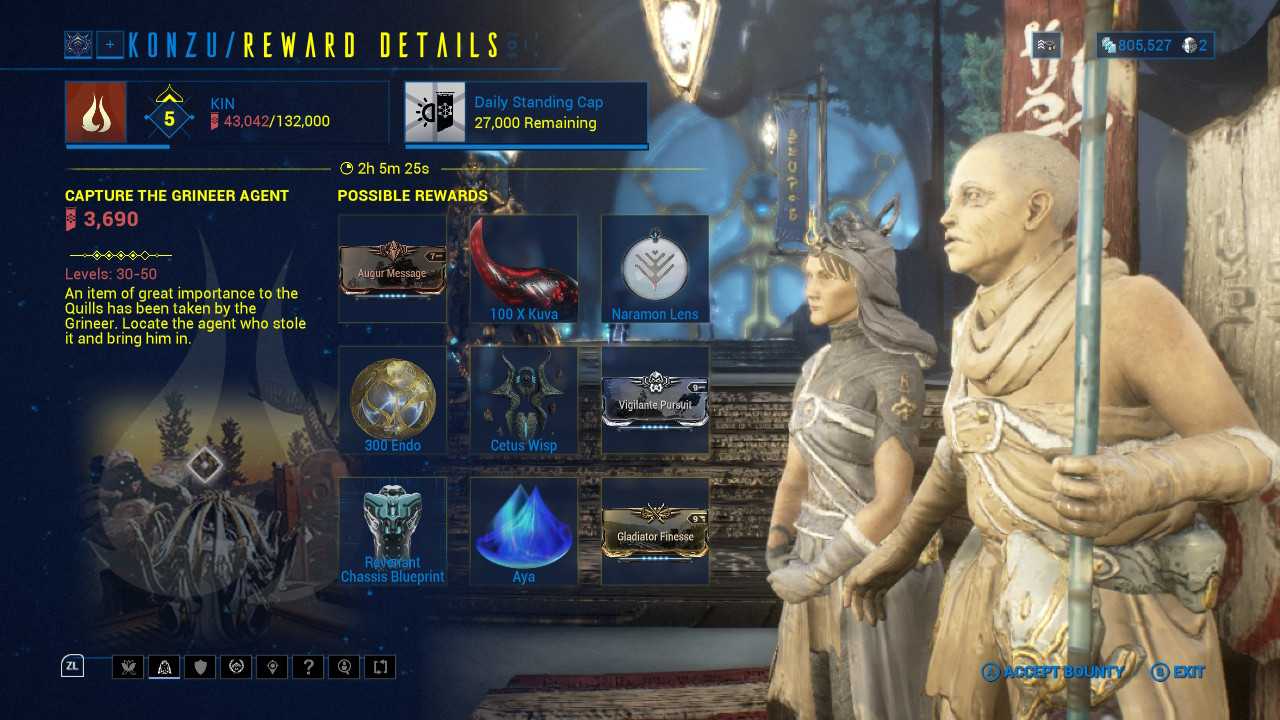Choose the Aya reward tile
Screen dimensions: 1280x720
(524, 531)
